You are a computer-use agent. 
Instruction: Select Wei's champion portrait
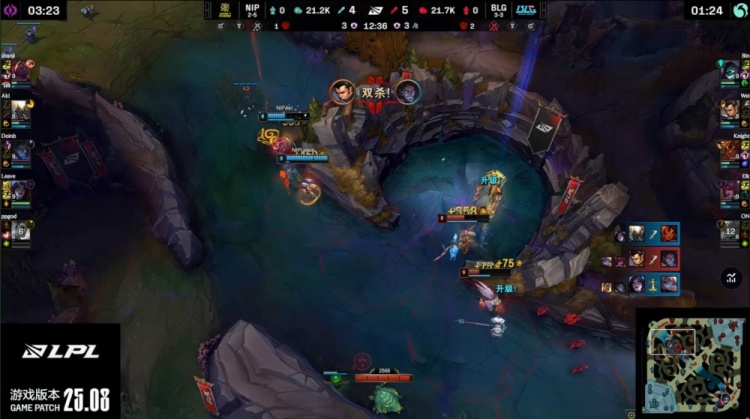point(730,112)
